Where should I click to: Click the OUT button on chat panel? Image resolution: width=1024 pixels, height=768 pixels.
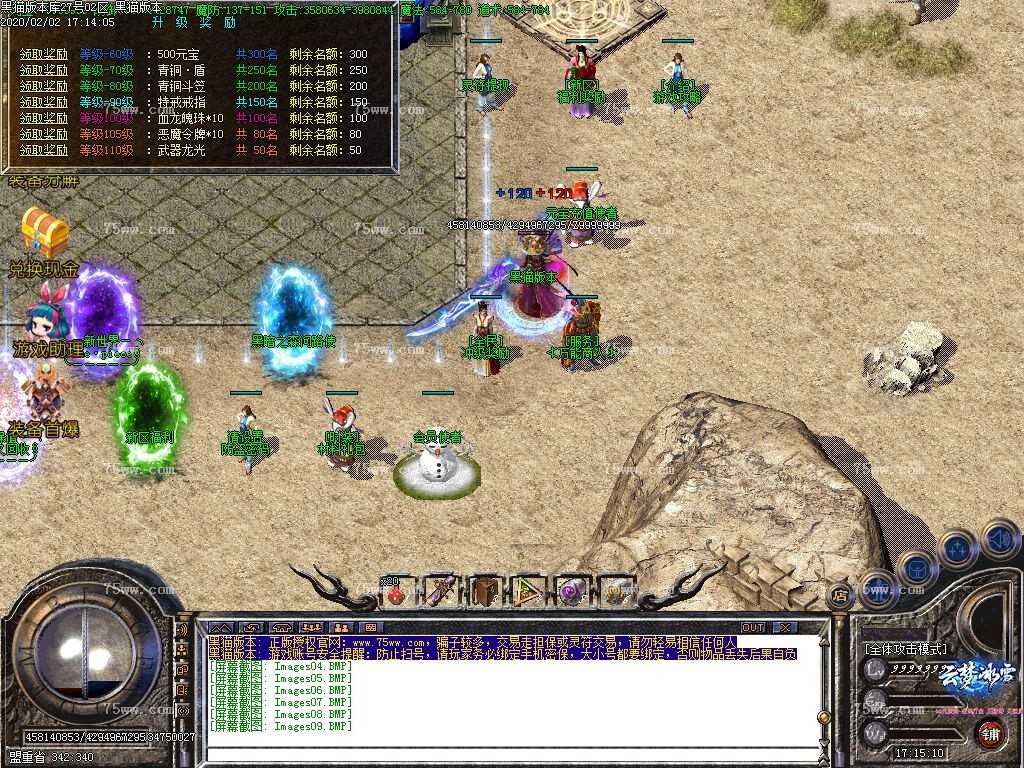753,627
